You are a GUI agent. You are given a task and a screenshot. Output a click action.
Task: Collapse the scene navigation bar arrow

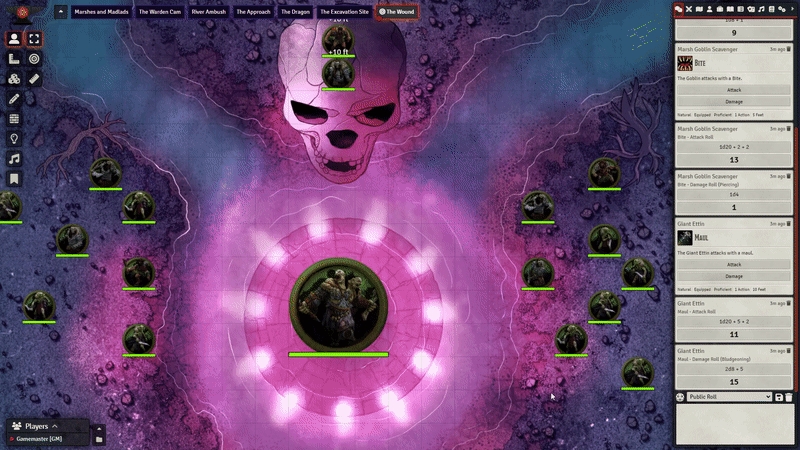(x=61, y=12)
